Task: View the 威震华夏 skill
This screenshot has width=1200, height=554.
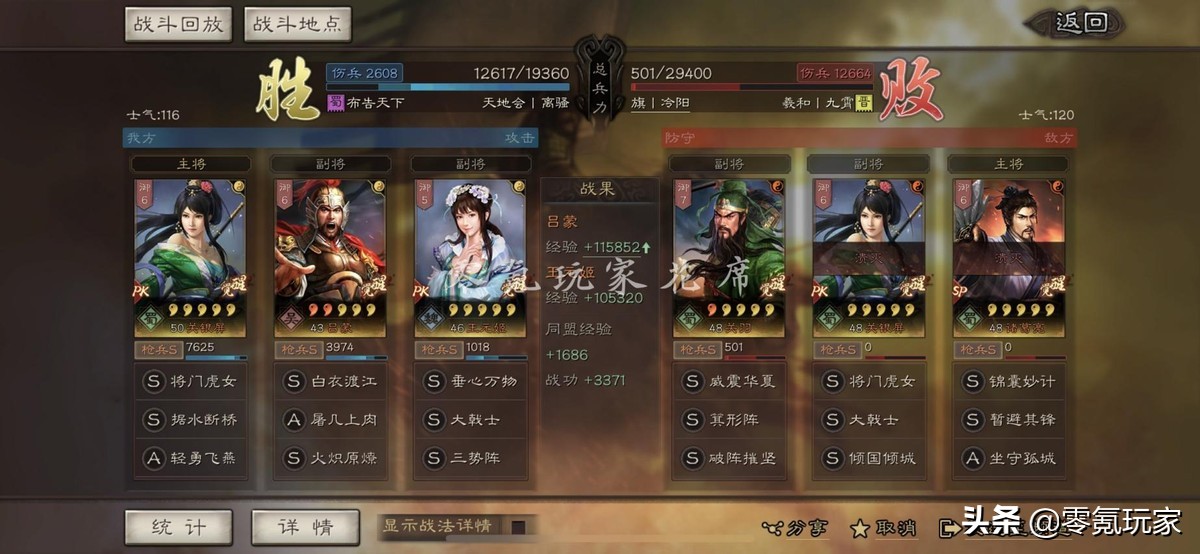Action: click(x=729, y=381)
